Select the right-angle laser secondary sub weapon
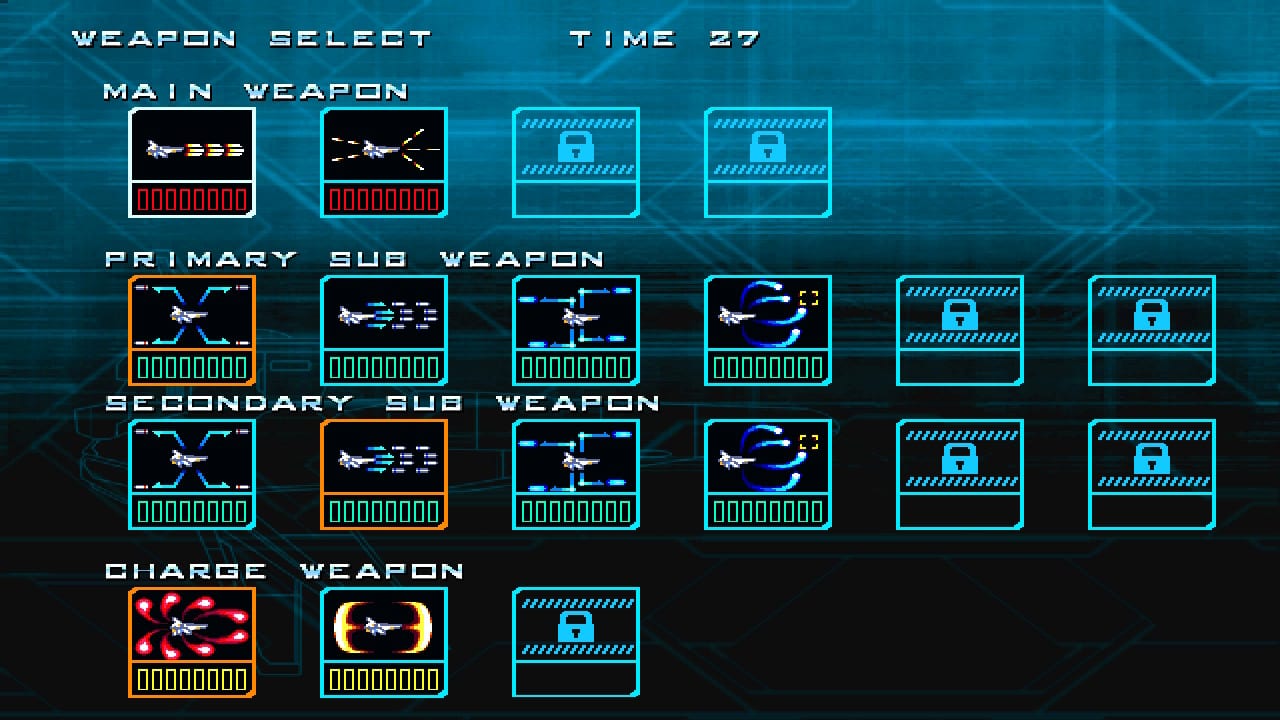This screenshot has height=720, width=1280. [x=575, y=463]
